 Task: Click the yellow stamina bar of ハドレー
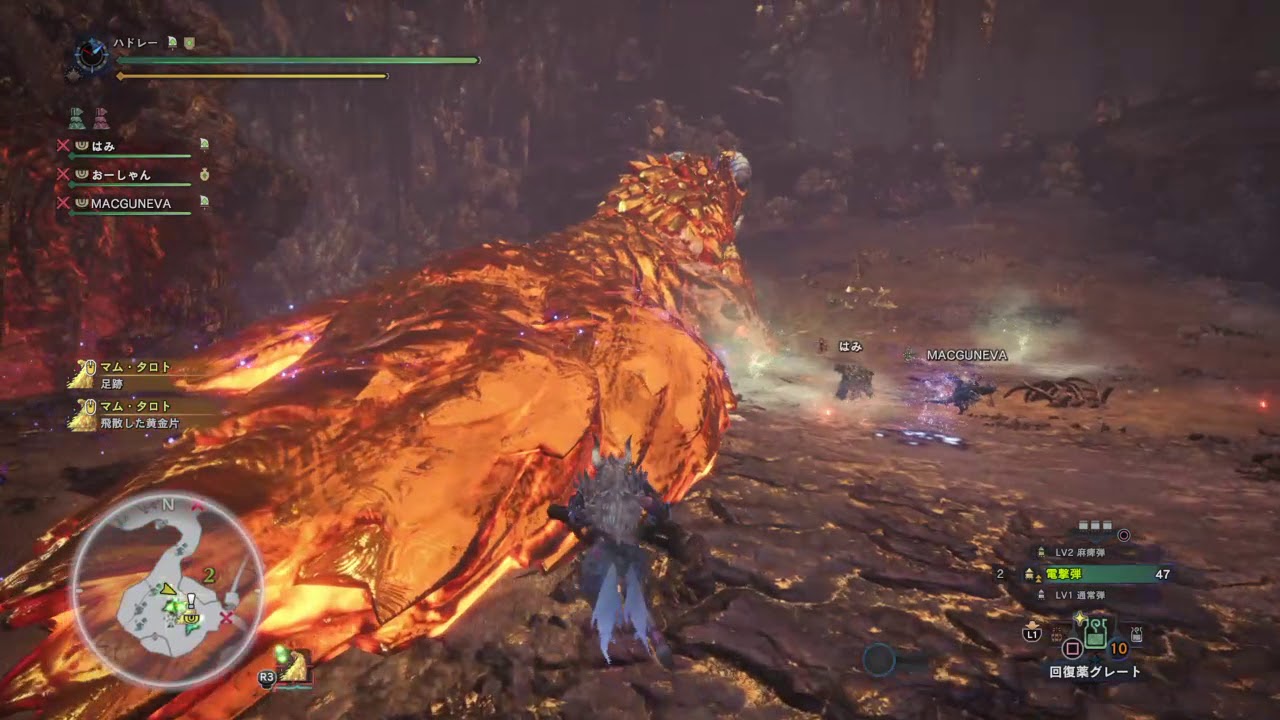tap(250, 74)
